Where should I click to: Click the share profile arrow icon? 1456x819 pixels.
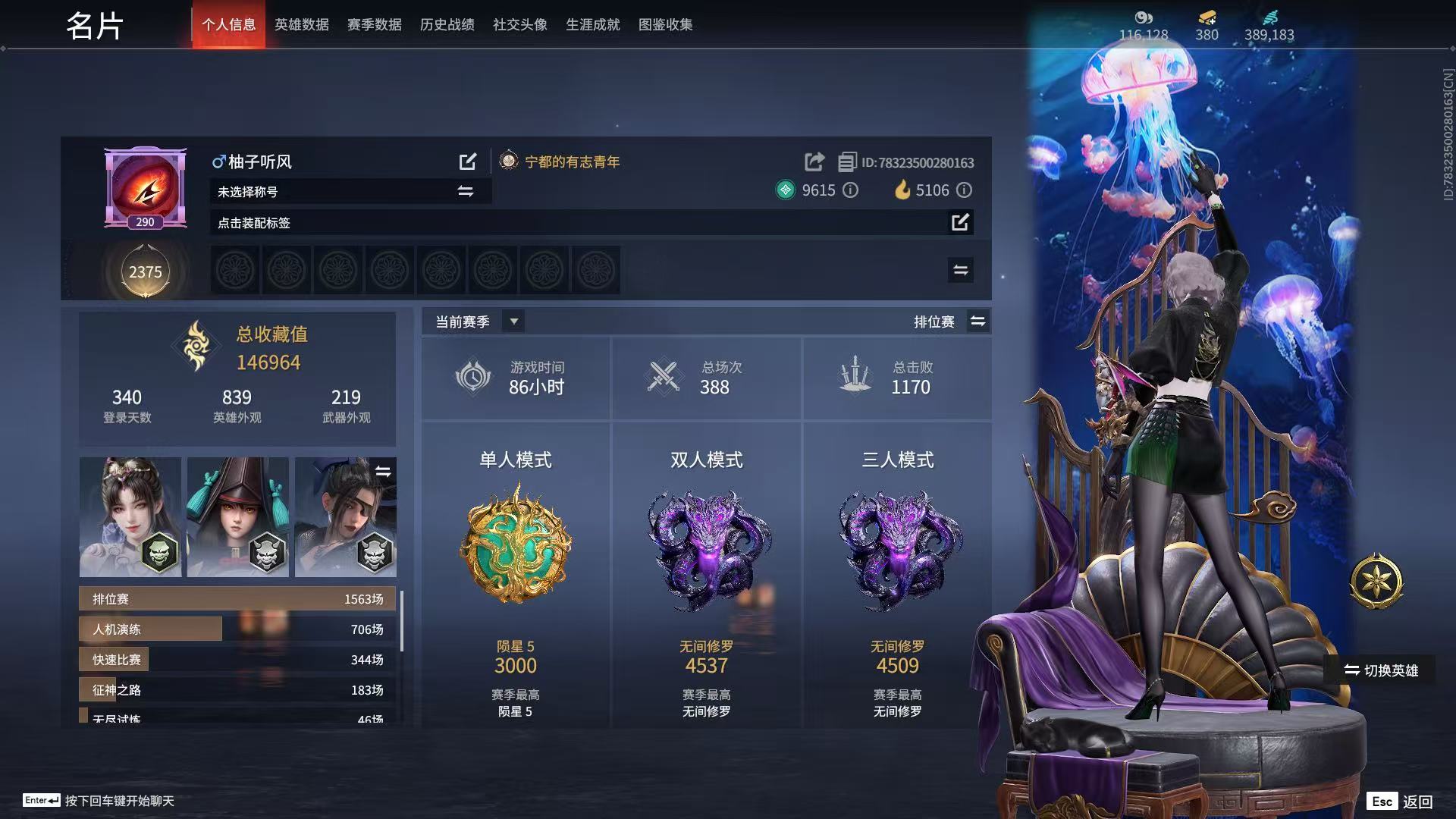pyautogui.click(x=814, y=162)
